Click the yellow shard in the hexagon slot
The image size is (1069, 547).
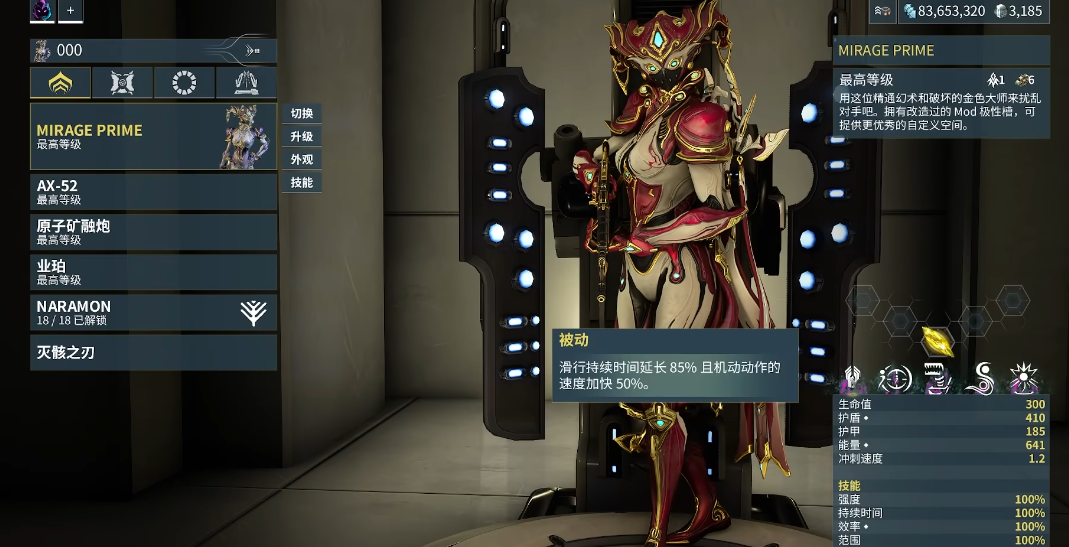[x=936, y=340]
